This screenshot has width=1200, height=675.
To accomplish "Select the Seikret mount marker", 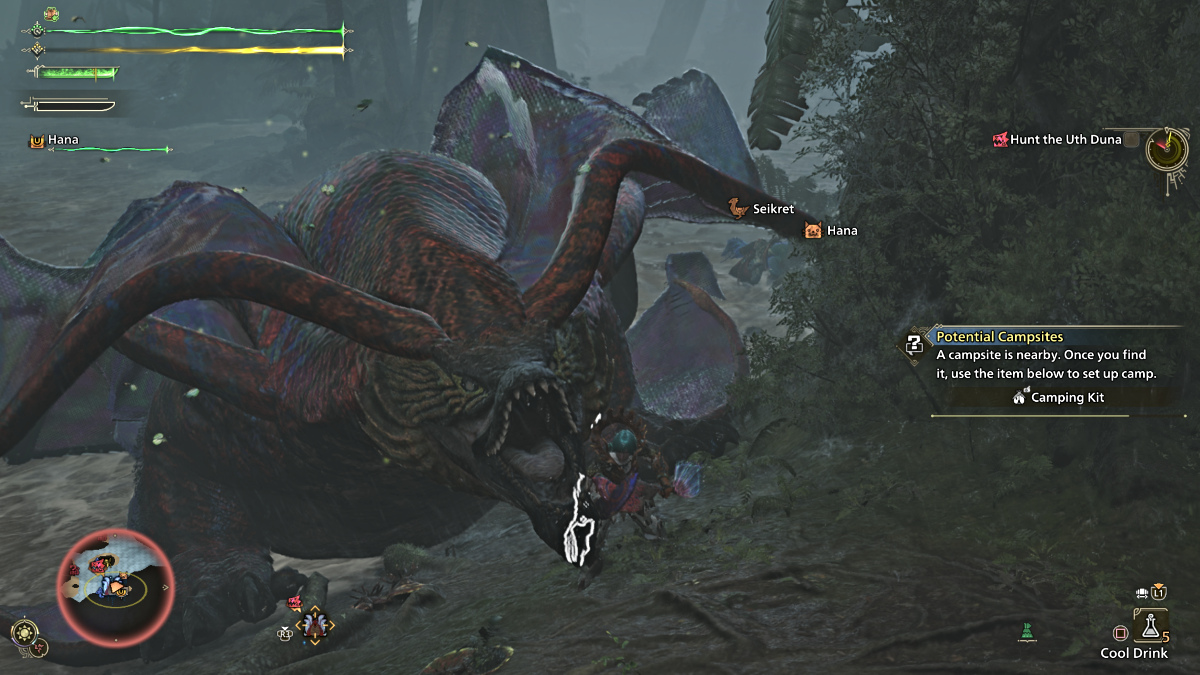I will coord(738,209).
